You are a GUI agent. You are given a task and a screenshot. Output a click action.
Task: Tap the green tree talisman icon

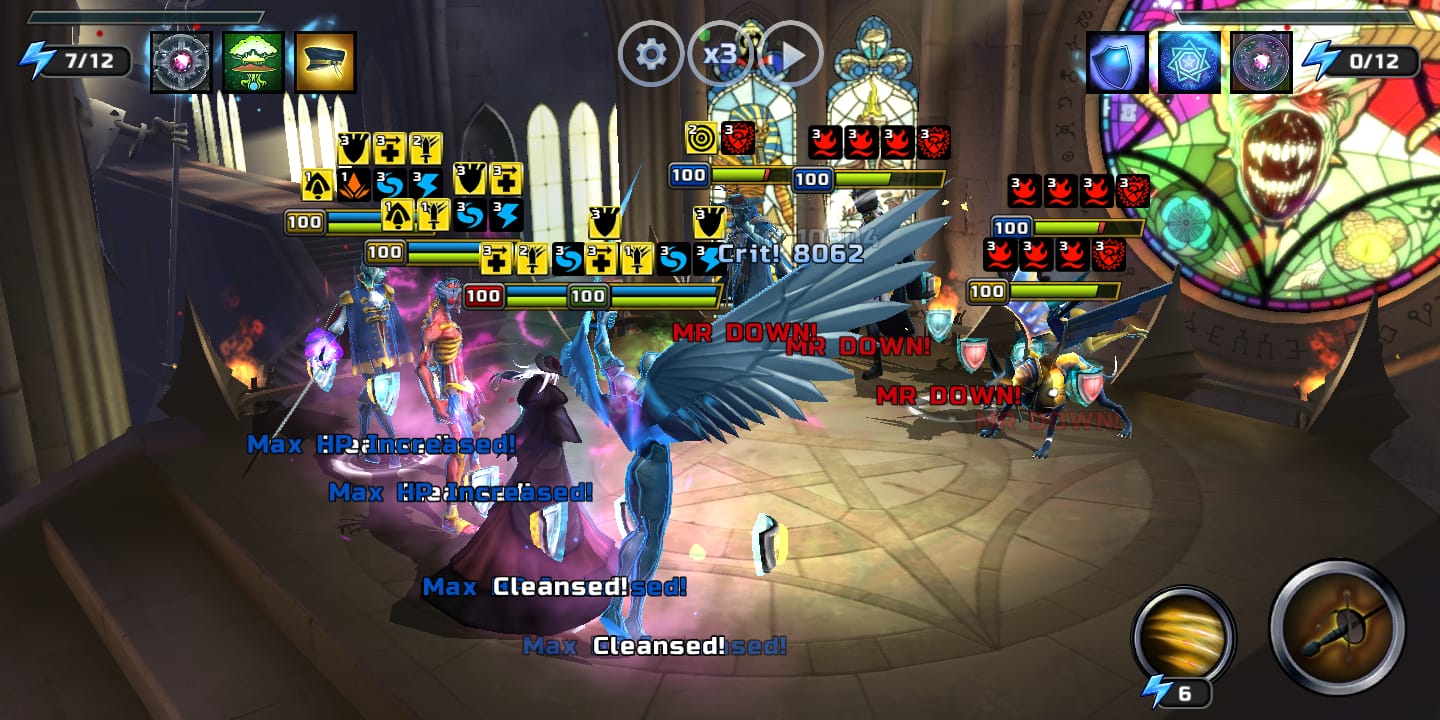[x=253, y=62]
